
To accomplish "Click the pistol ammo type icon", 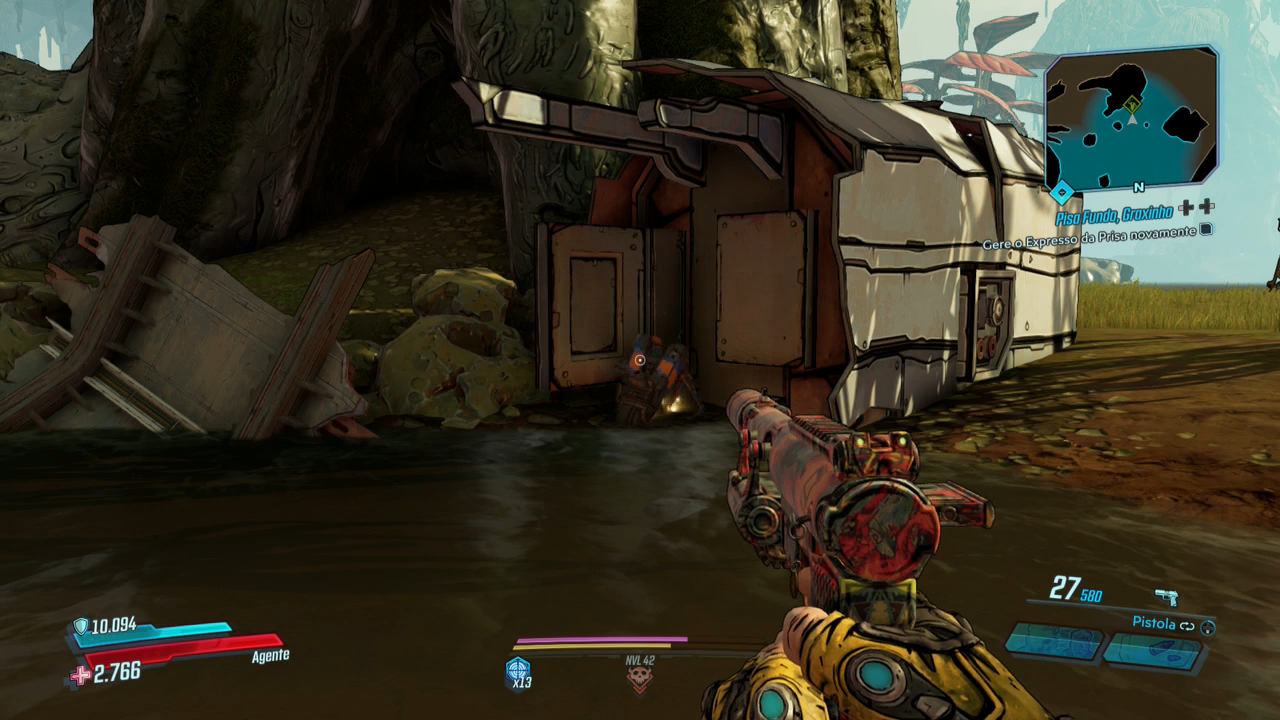I will [x=1166, y=597].
